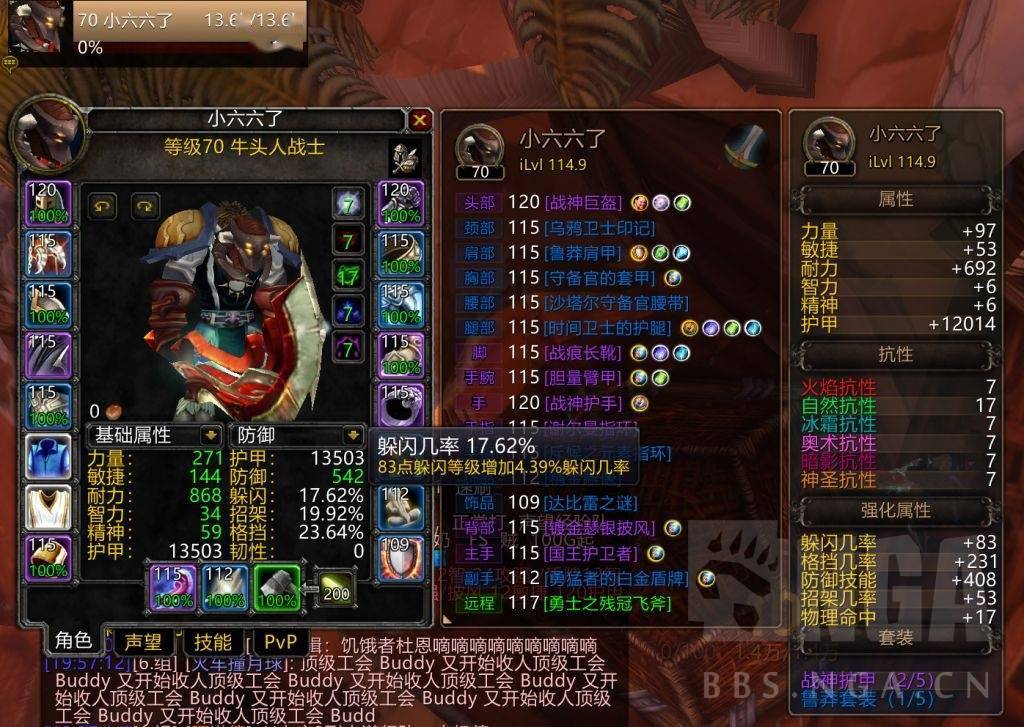Viewport: 1024px width, 727px height.
Task: Show the PvP tab
Action: pos(280,642)
